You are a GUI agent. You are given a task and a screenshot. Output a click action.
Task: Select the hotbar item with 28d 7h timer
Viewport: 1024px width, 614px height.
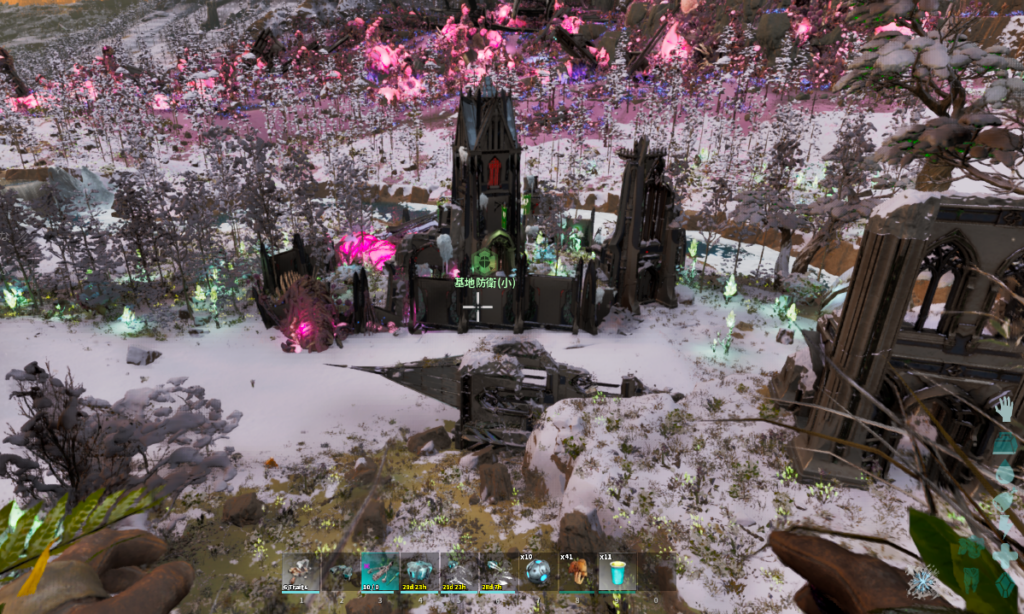pos(498,572)
